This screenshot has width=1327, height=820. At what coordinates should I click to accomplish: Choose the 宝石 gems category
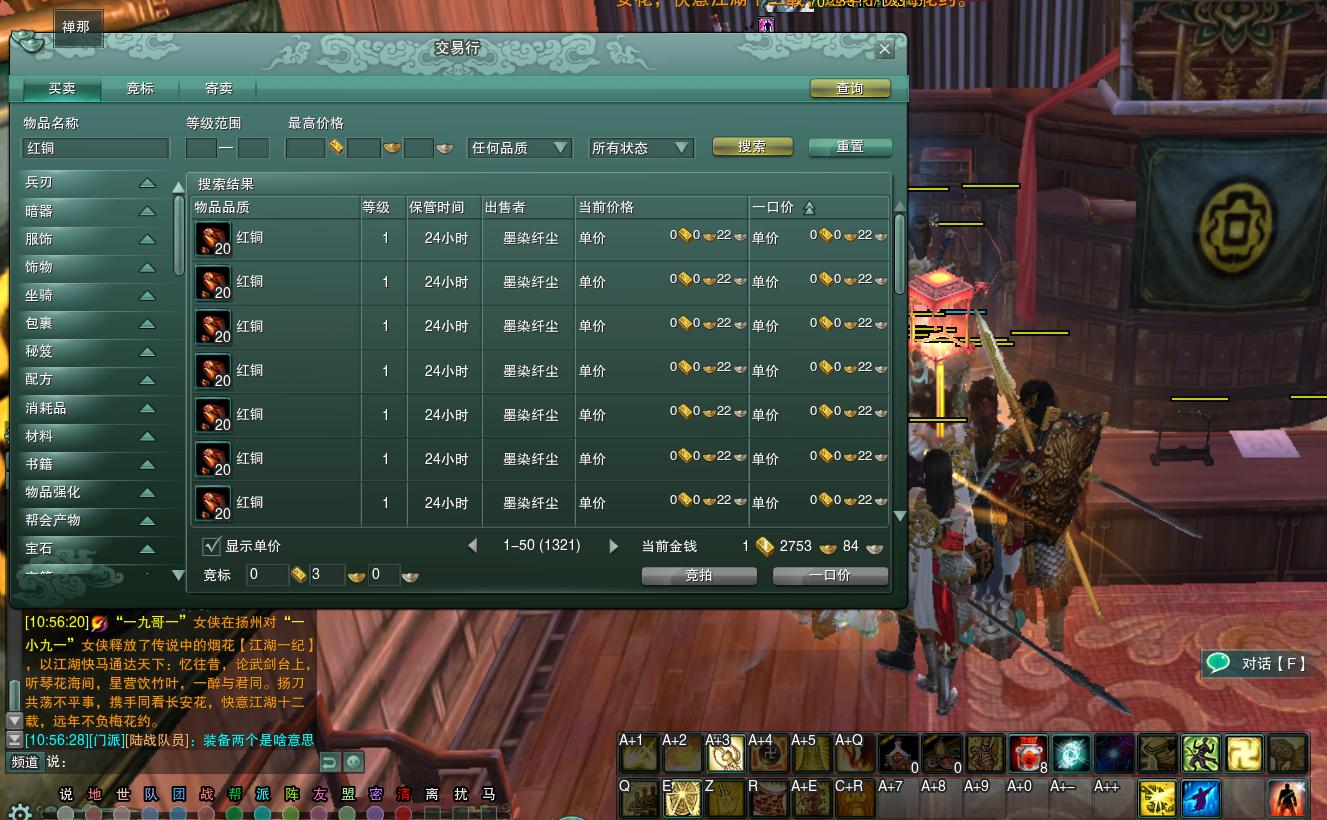tap(90, 549)
